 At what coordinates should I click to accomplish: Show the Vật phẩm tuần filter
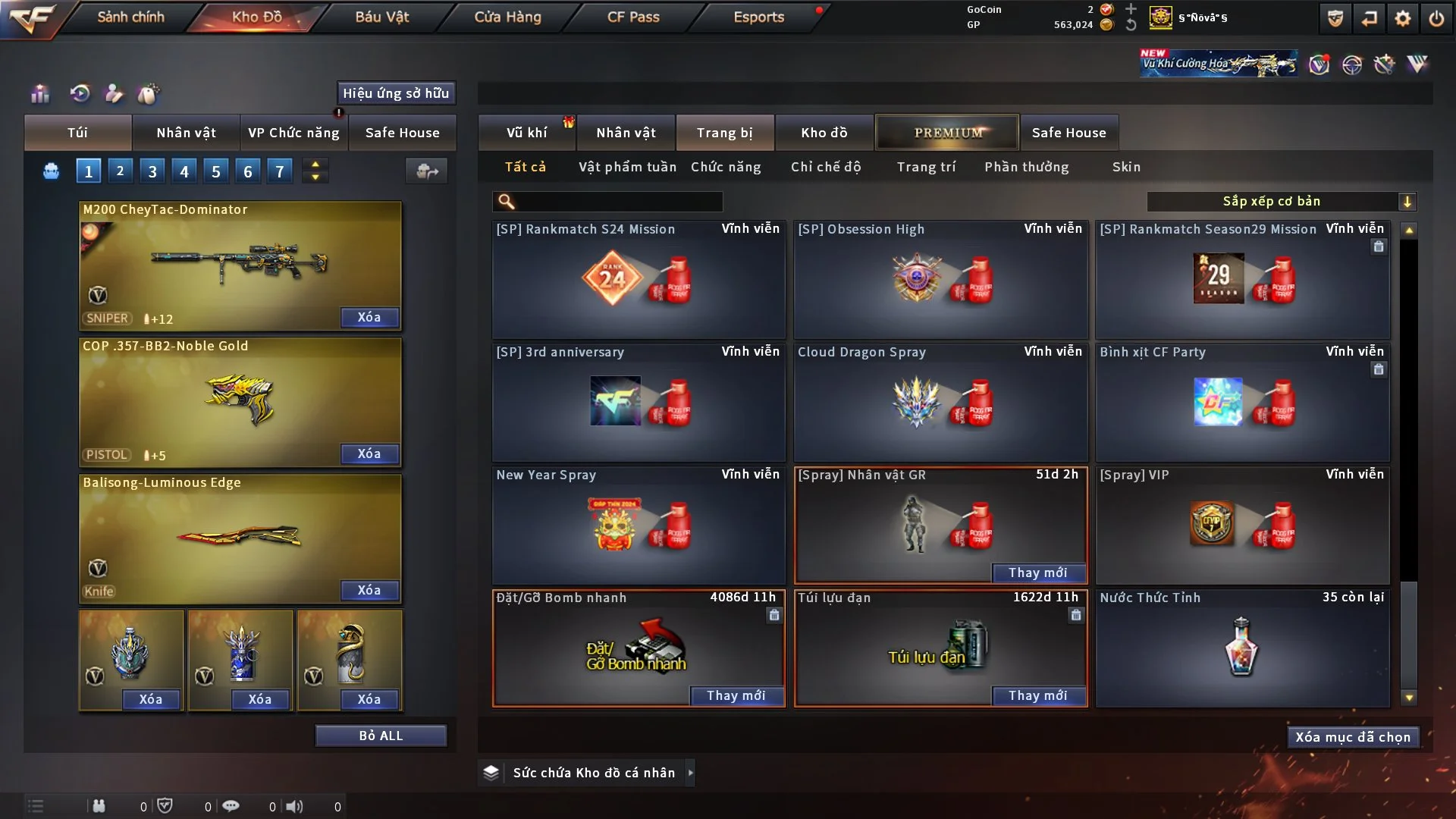click(627, 167)
